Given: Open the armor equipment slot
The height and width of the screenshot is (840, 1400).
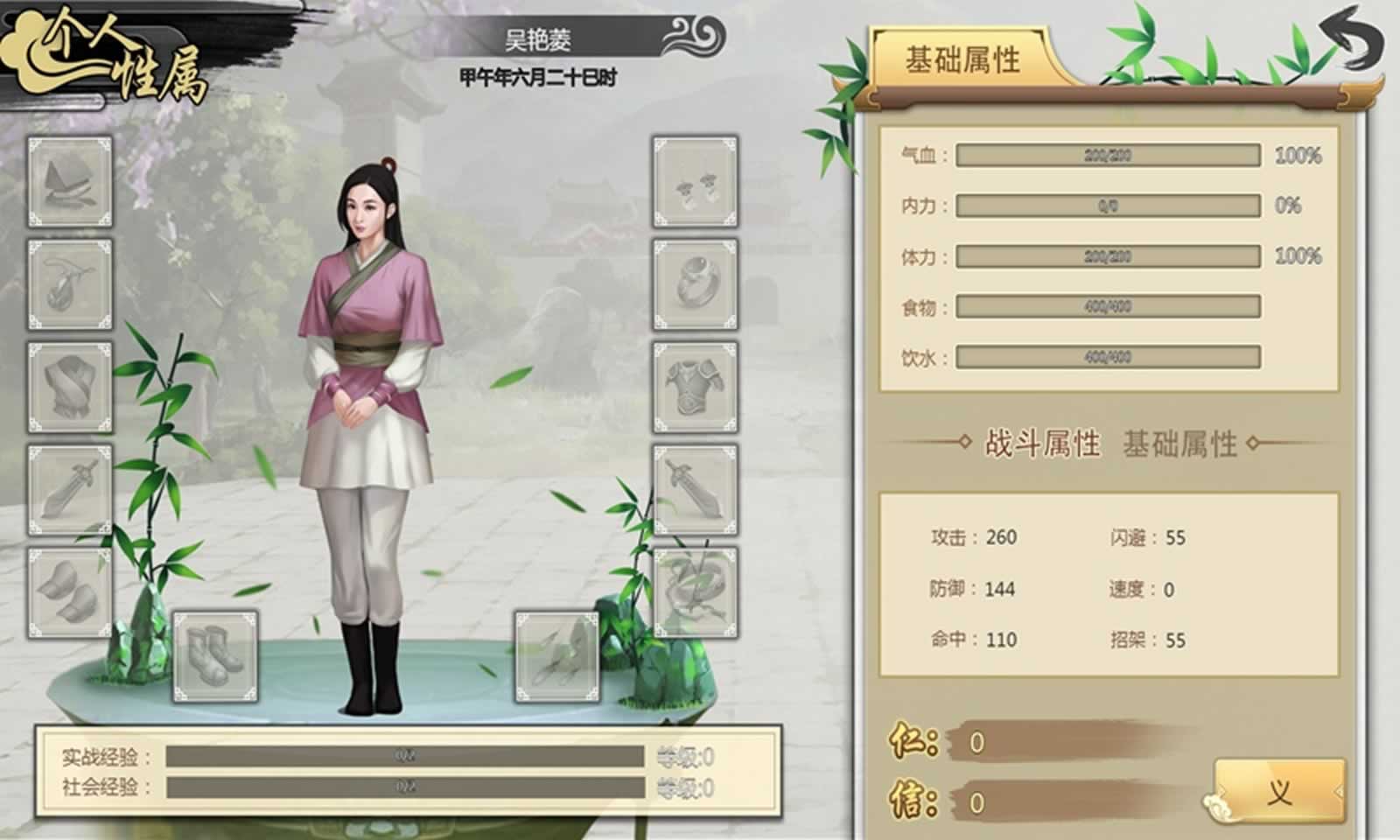Looking at the screenshot, I should click(694, 386).
